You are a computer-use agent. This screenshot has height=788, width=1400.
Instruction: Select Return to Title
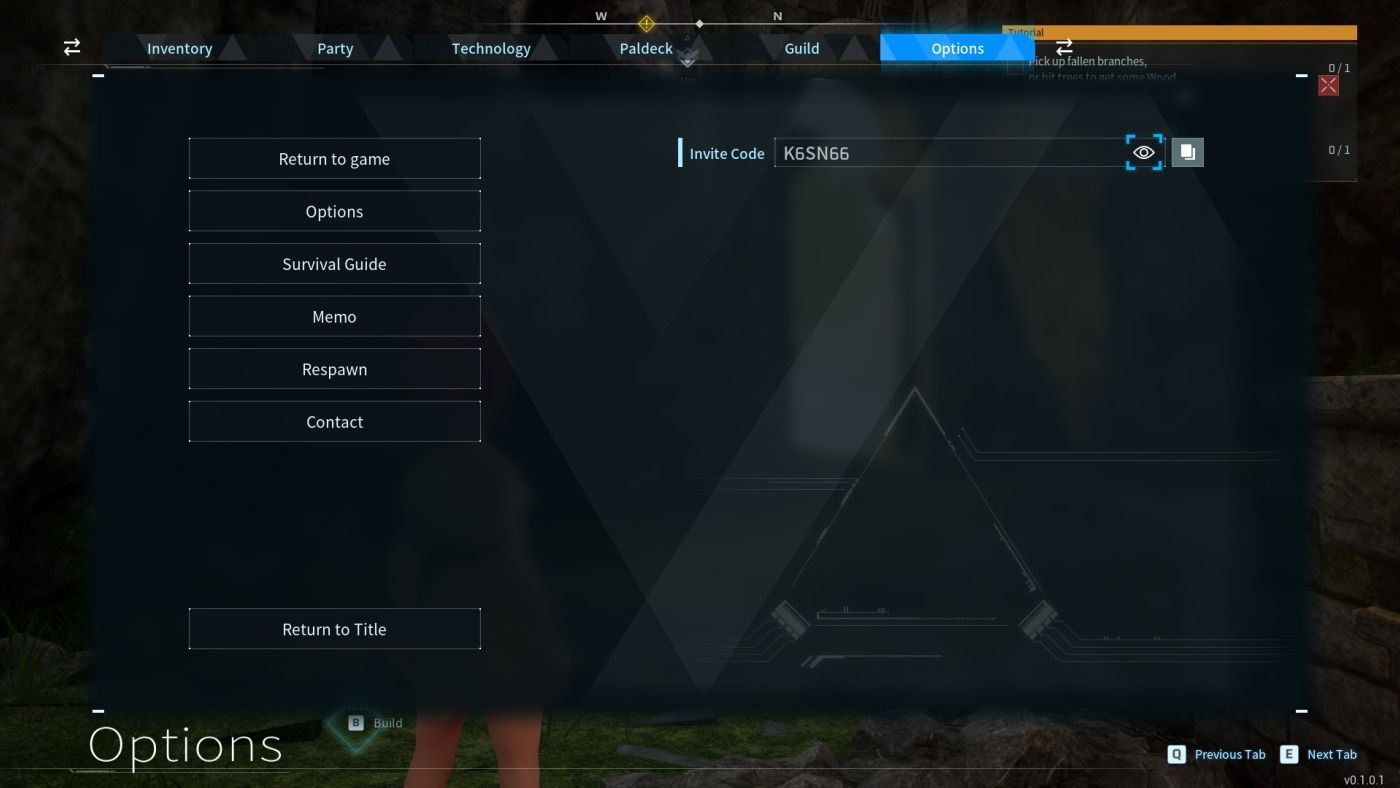pos(334,628)
